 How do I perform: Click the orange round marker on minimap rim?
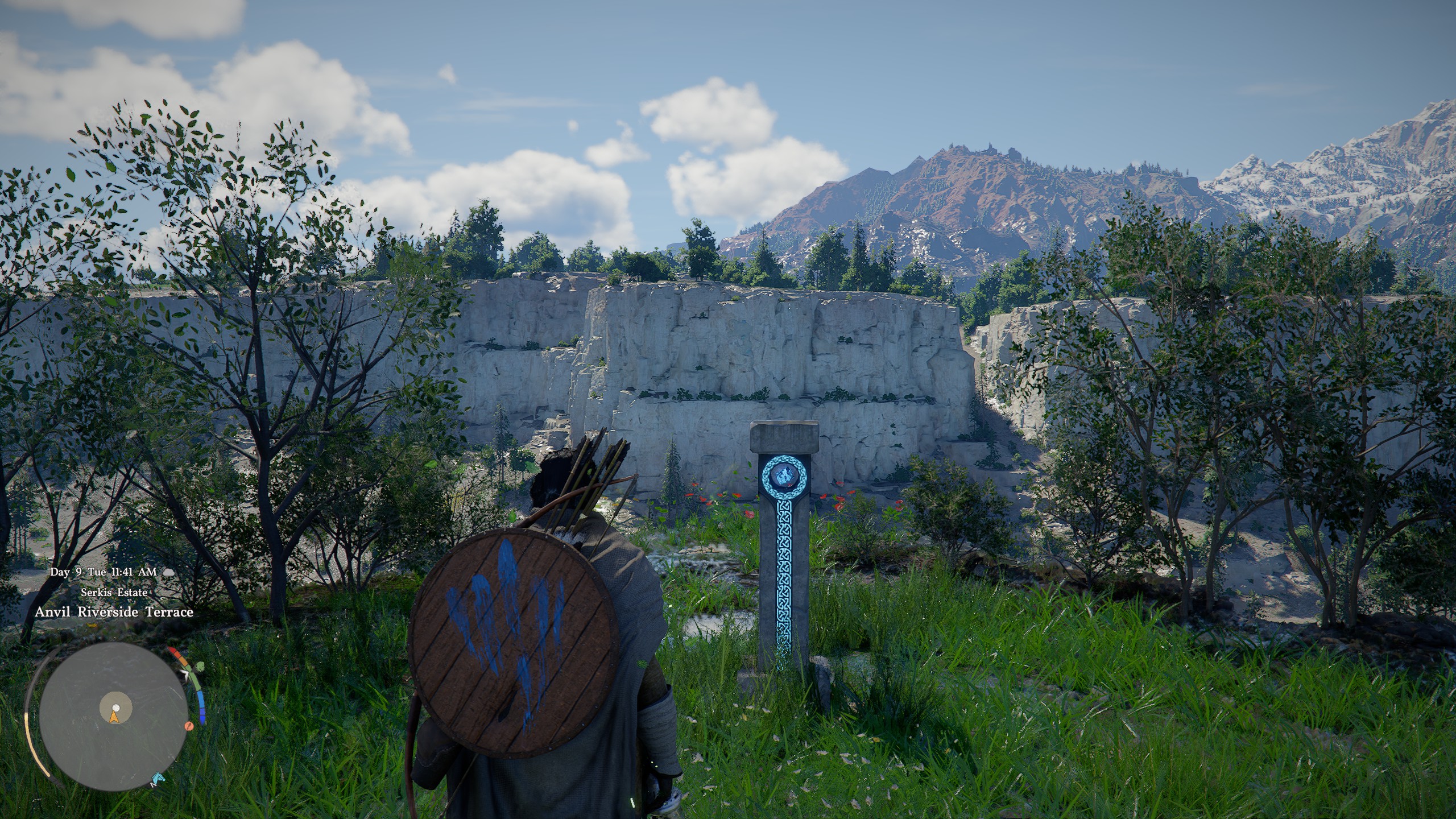click(189, 726)
